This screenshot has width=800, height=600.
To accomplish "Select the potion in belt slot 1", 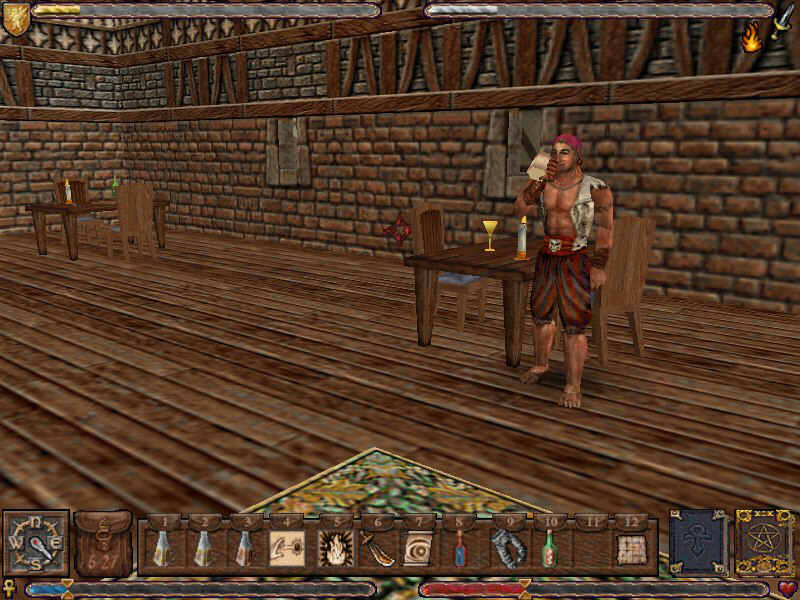I will pos(160,548).
